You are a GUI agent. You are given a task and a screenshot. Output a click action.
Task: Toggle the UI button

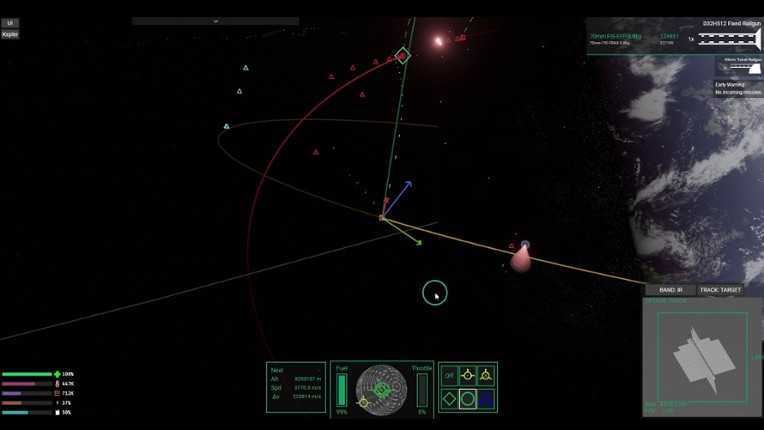[10, 22]
